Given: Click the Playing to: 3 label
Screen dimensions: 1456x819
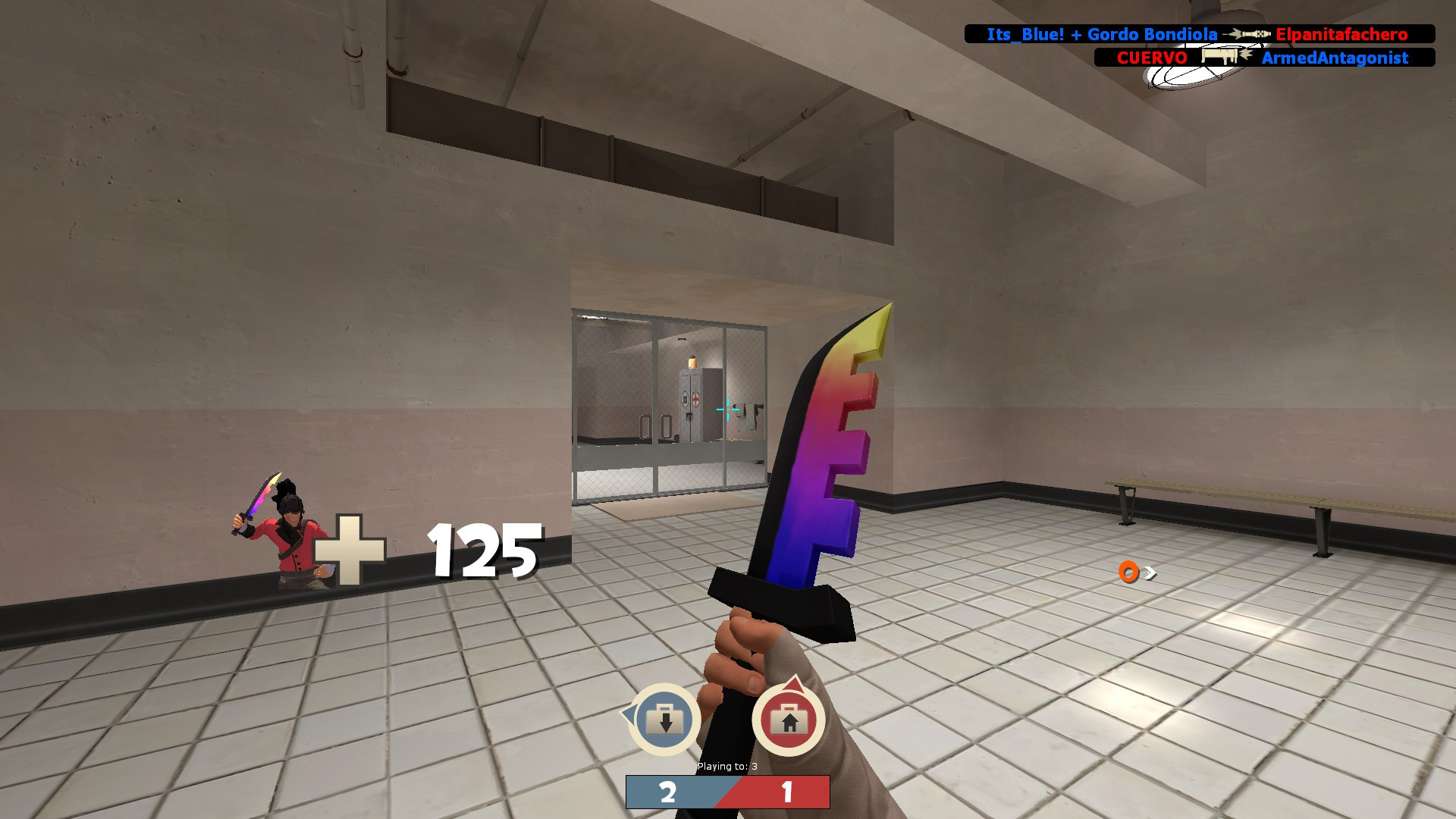Looking at the screenshot, I should point(728,765).
